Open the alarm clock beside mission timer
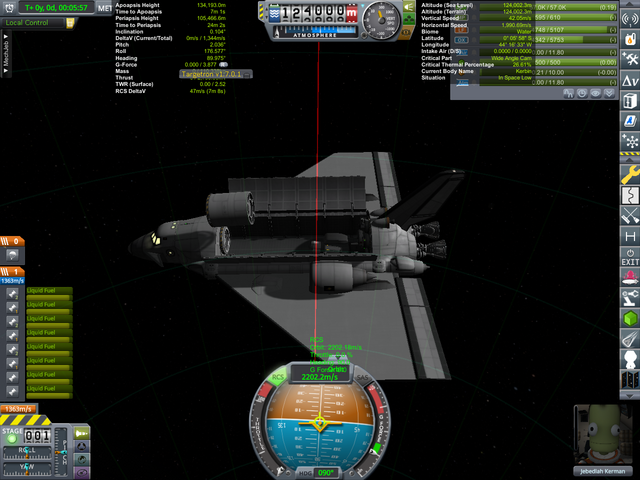Image resolution: width=640 pixels, height=480 pixels. (x=10, y=7)
